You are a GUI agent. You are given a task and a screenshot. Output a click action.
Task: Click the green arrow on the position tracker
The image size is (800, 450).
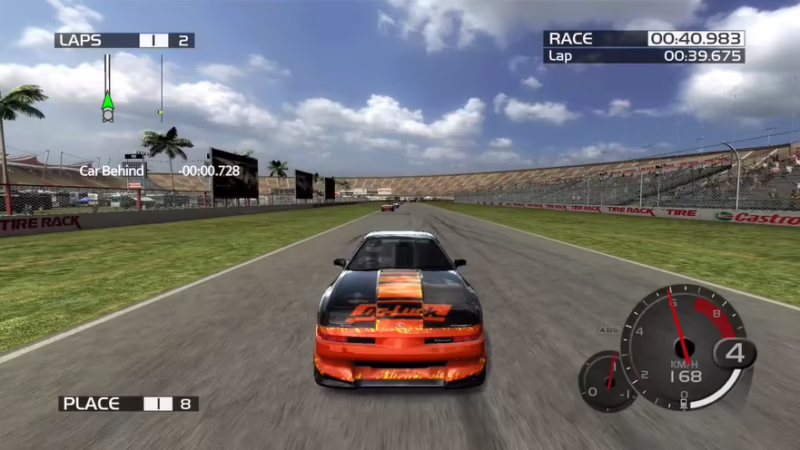(x=107, y=101)
